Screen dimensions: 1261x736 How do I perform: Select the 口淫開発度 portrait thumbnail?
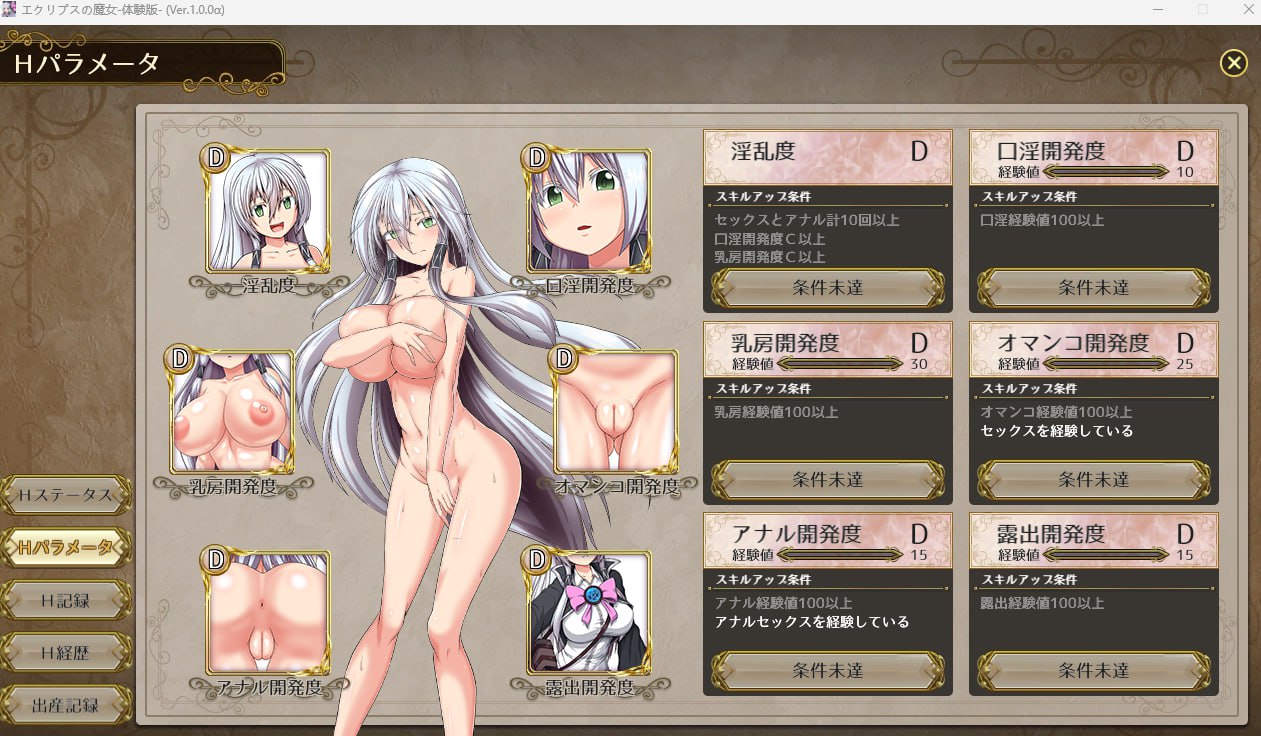[589, 212]
